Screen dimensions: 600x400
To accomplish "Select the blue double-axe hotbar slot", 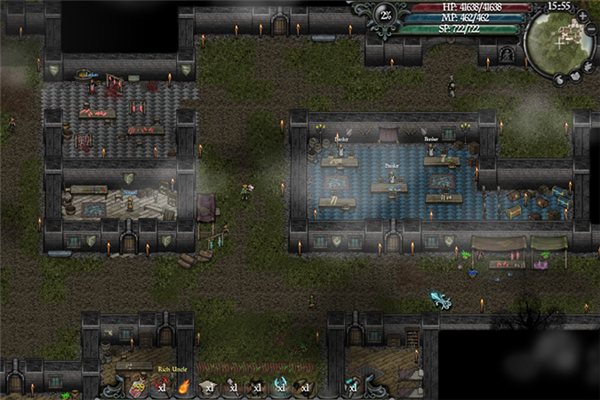I will 282,386.
